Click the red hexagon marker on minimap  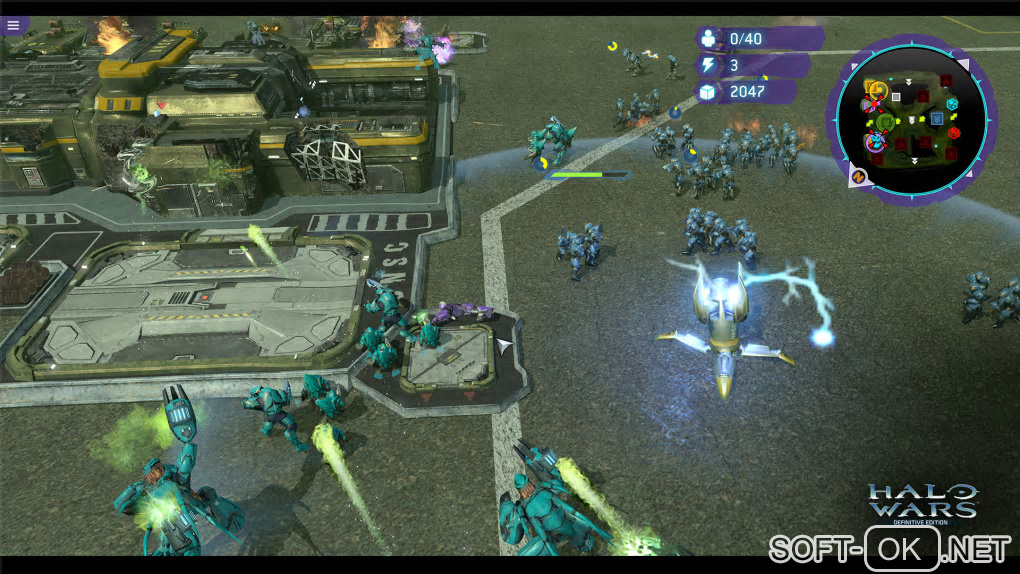point(954,132)
